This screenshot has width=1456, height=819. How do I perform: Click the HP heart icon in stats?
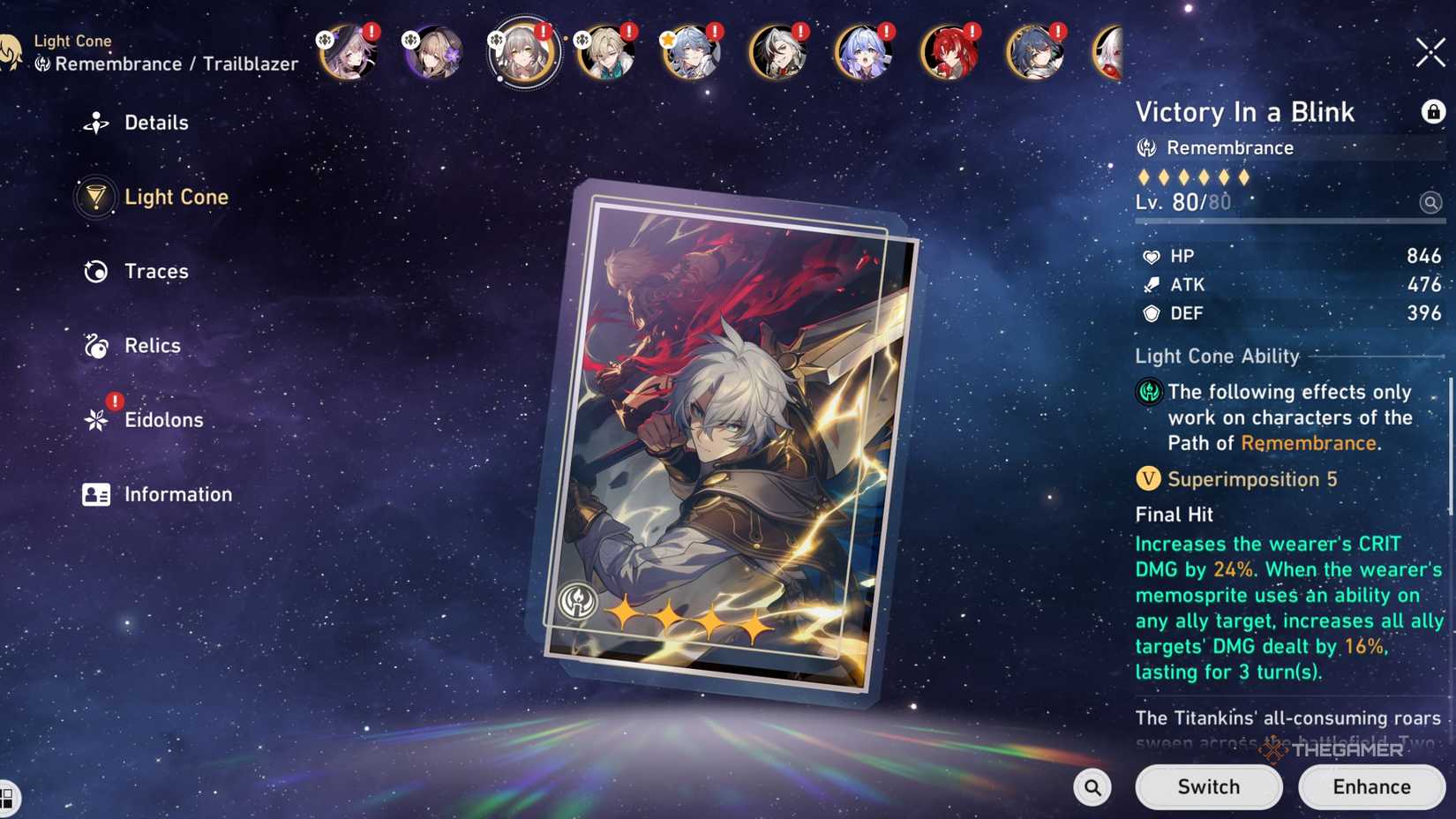[1152, 256]
